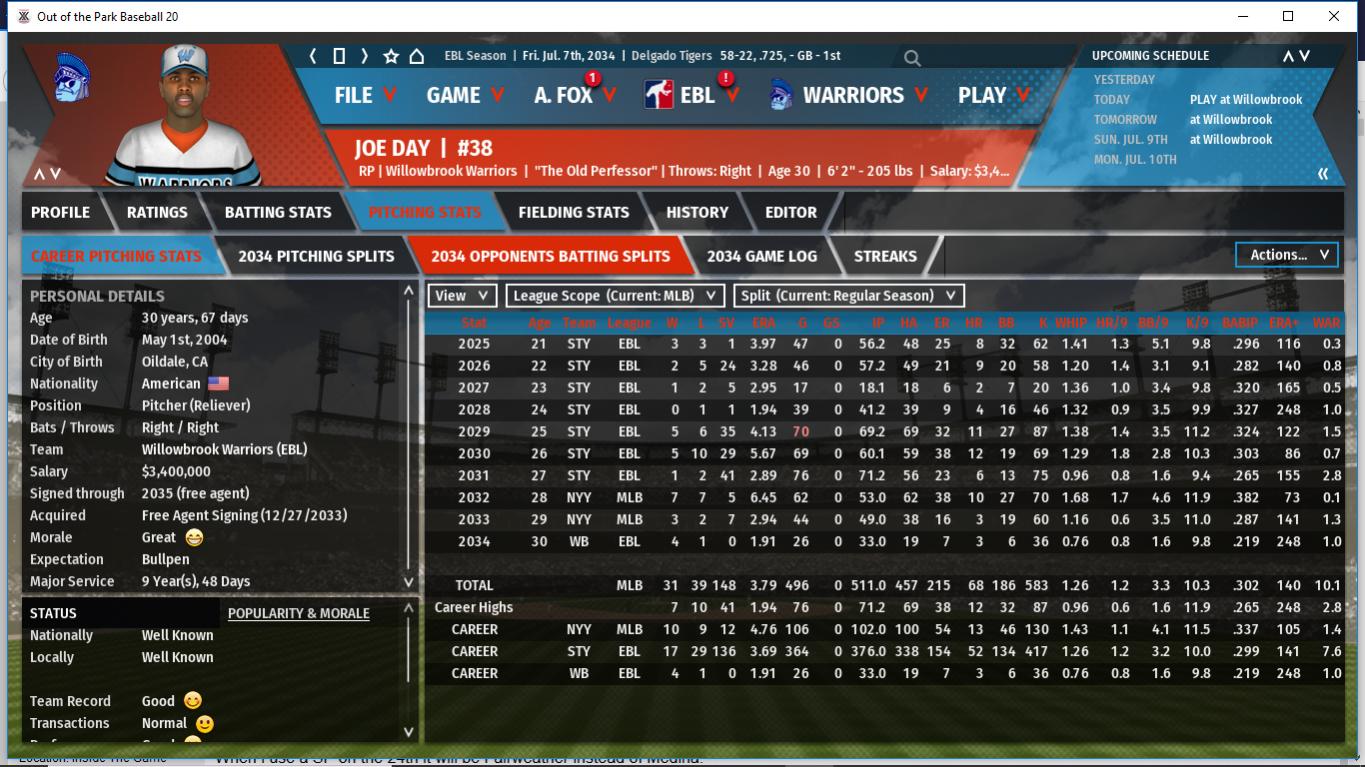Expand the Split Regular Season dropdown

tap(849, 296)
